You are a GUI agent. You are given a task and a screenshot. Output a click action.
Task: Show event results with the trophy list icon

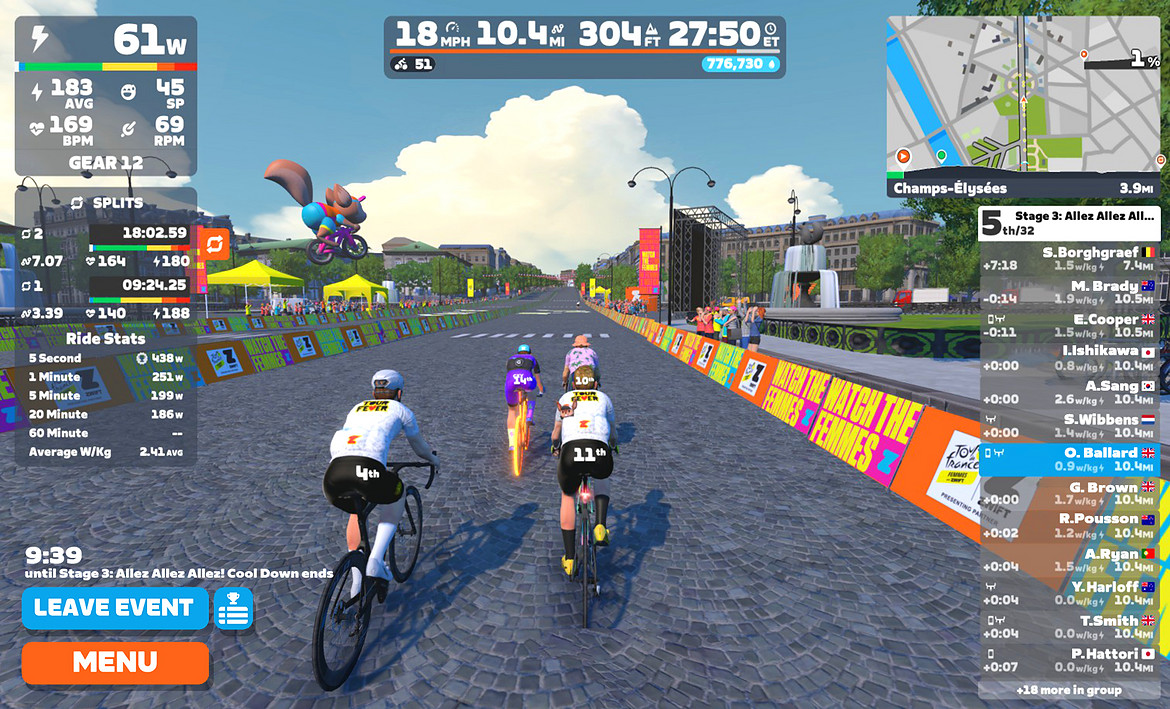tap(233, 609)
